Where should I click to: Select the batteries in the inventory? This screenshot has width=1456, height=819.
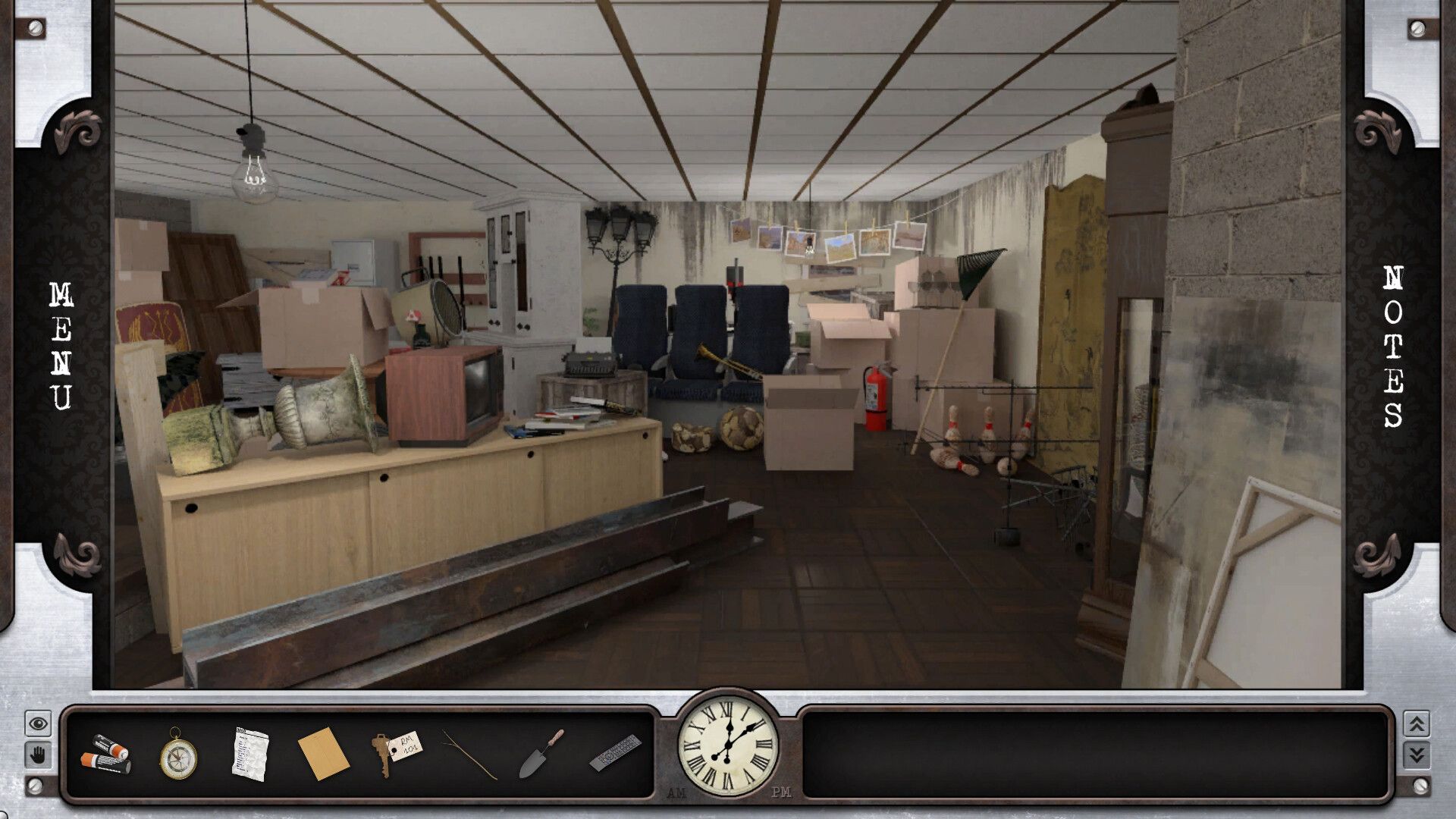pos(105,754)
